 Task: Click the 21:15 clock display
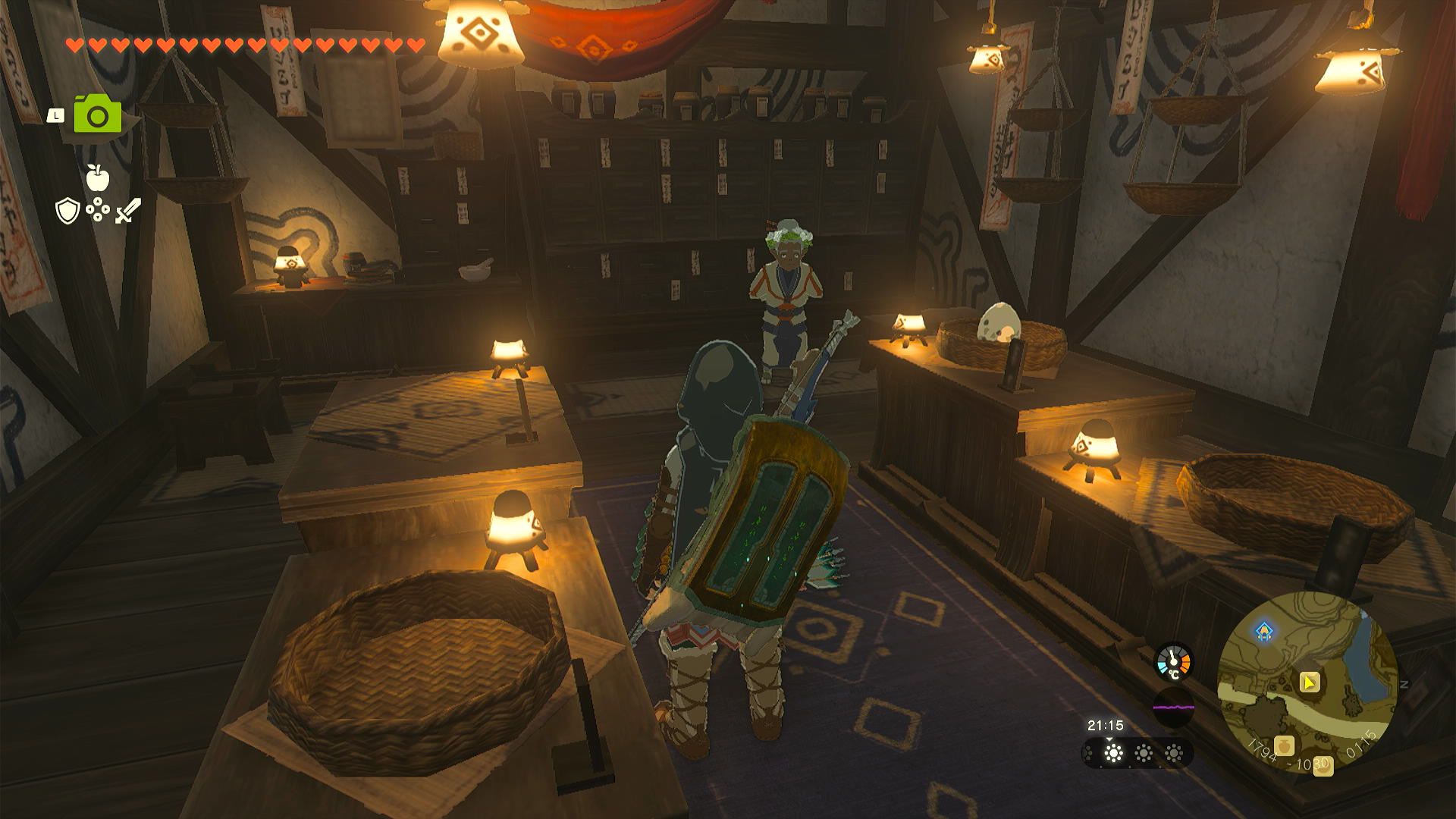[1106, 725]
